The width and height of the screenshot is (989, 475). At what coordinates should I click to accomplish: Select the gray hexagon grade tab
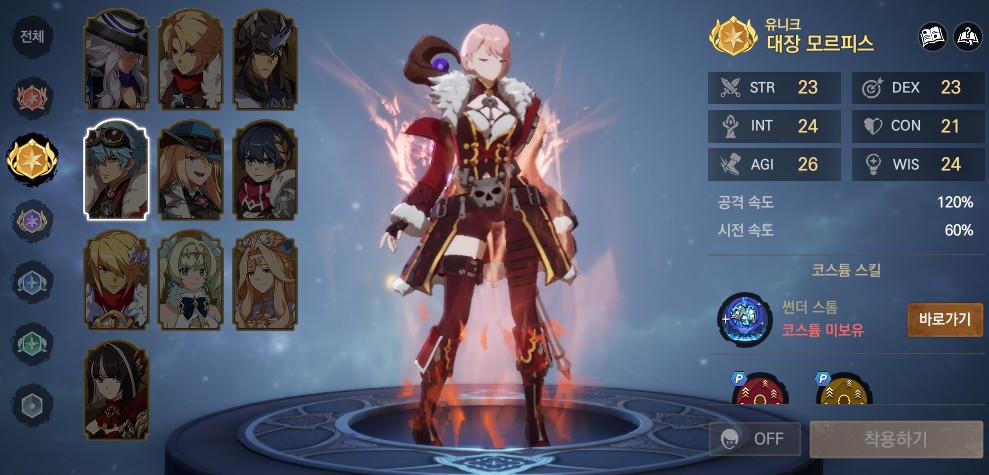click(32, 403)
